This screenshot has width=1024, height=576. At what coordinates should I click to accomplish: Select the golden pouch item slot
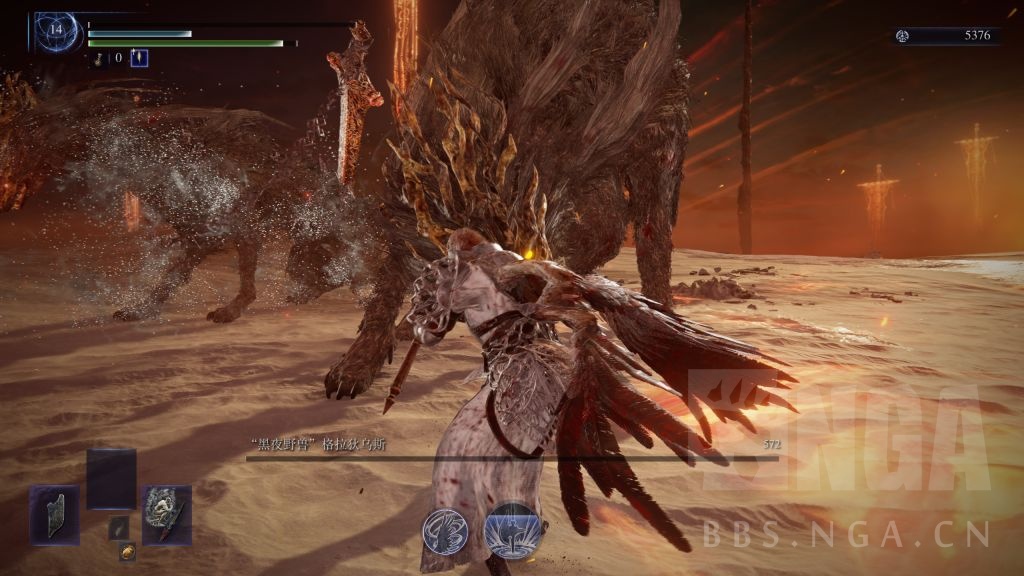127,551
